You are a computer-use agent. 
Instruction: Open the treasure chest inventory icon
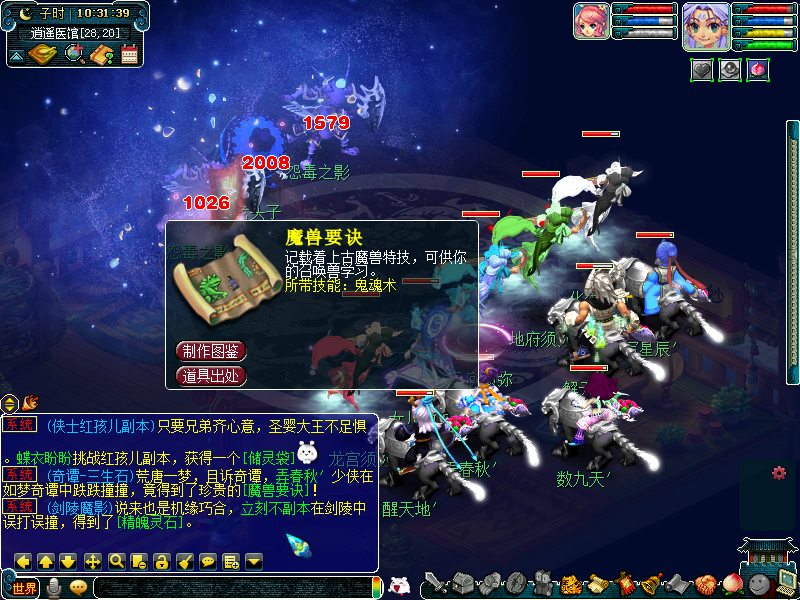tap(461, 584)
